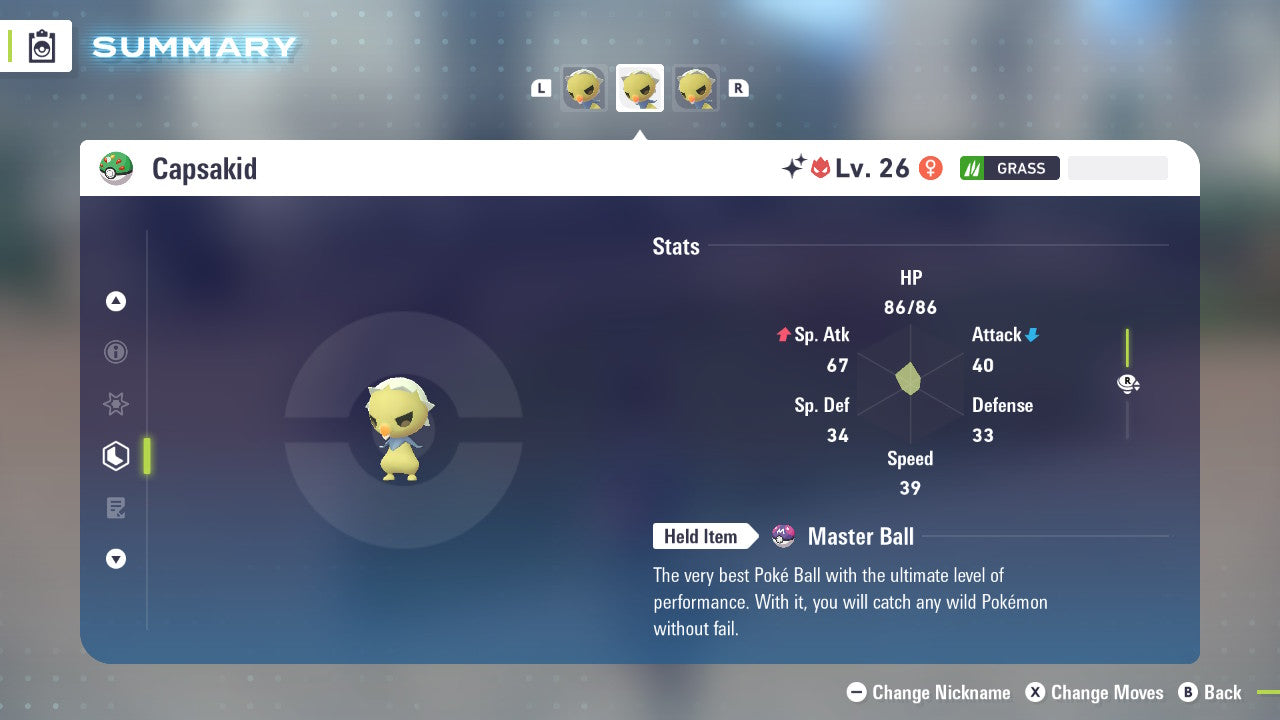Screen dimensions: 1280x720
Task: Click the right-stick camera rotate icon
Action: click(x=1128, y=383)
